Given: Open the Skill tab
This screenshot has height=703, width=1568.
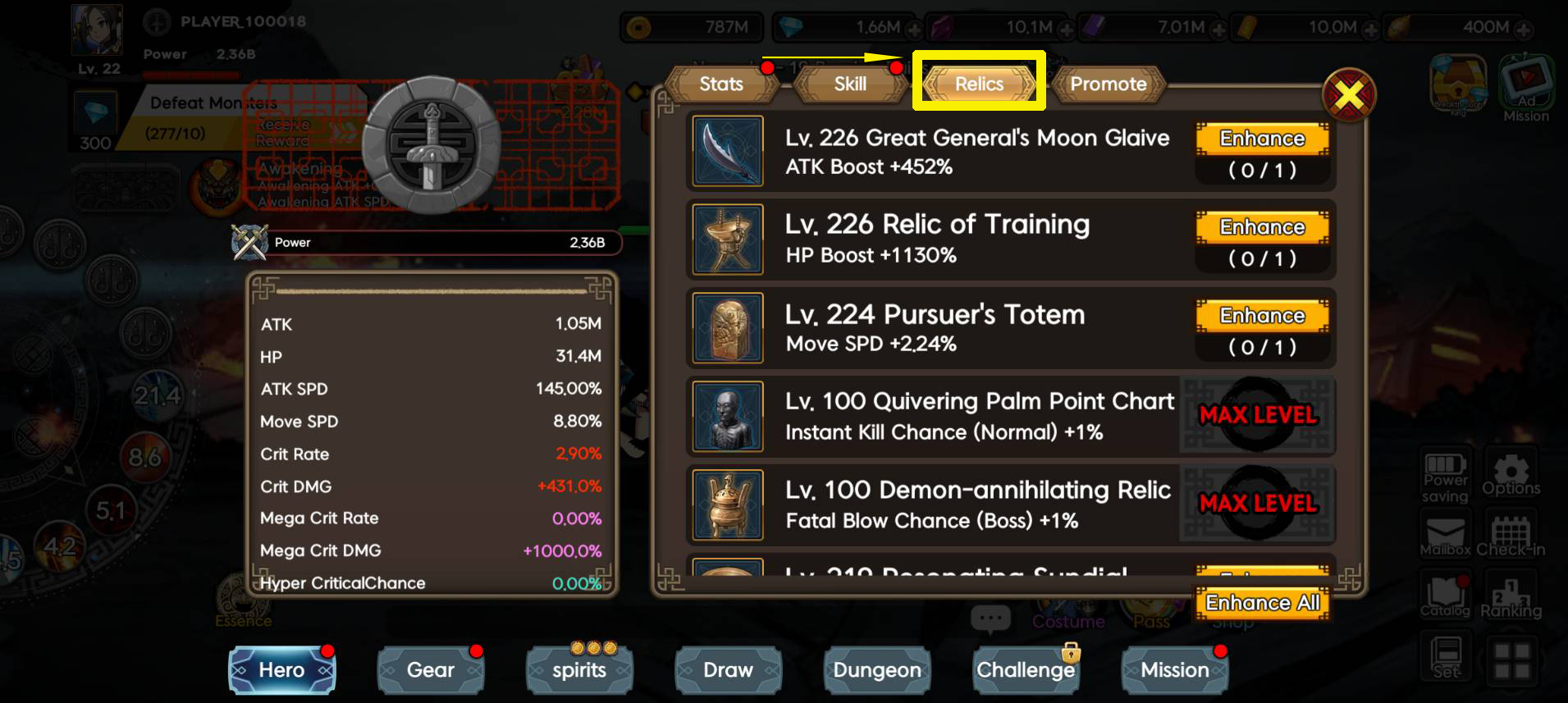Looking at the screenshot, I should tap(849, 84).
